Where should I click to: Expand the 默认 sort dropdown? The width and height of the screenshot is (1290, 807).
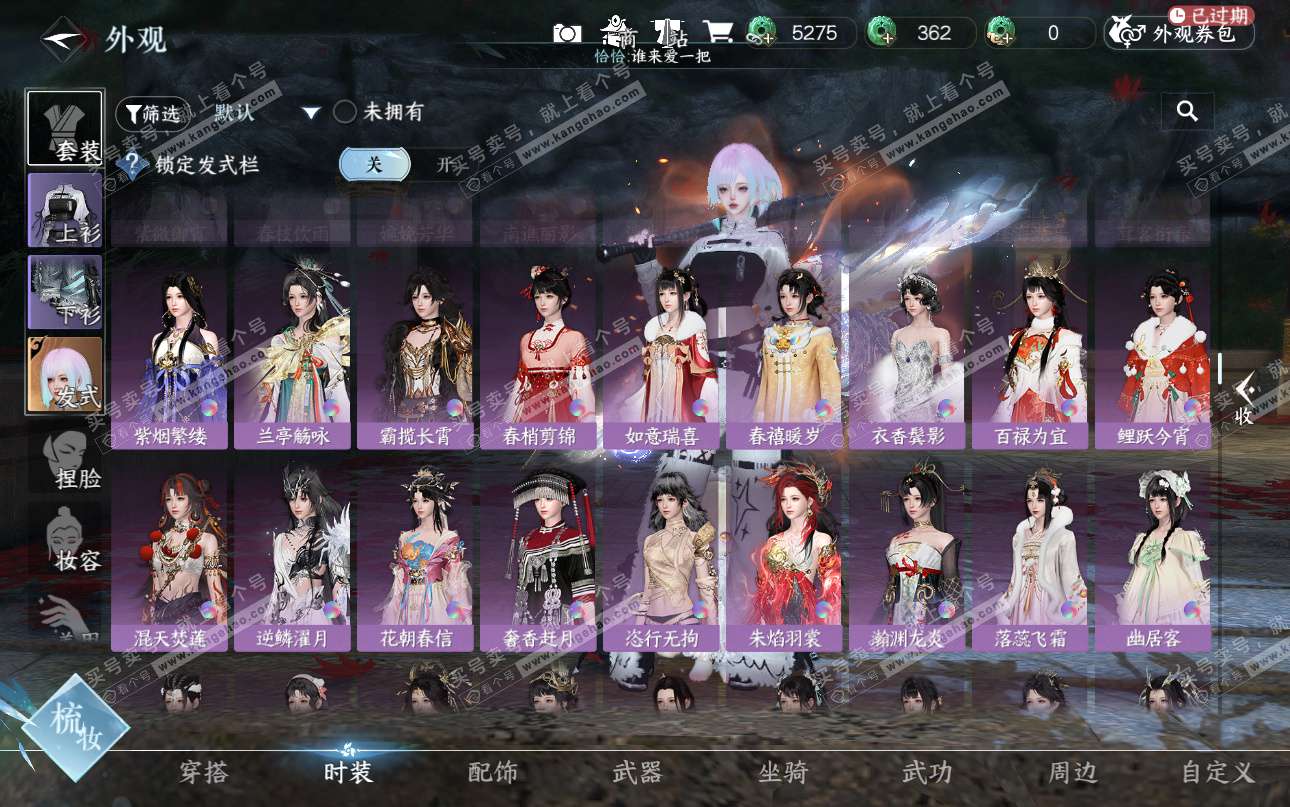click(x=311, y=113)
